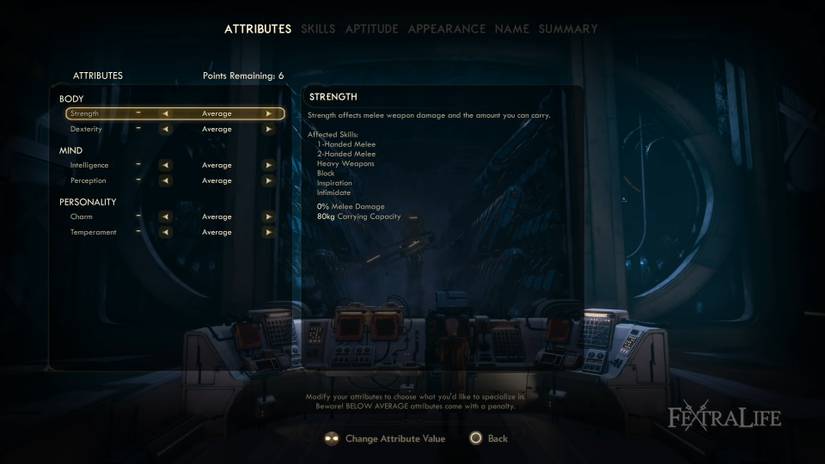Decrease Intelligence with the left arrow
This screenshot has width=825, height=464.
pos(165,165)
